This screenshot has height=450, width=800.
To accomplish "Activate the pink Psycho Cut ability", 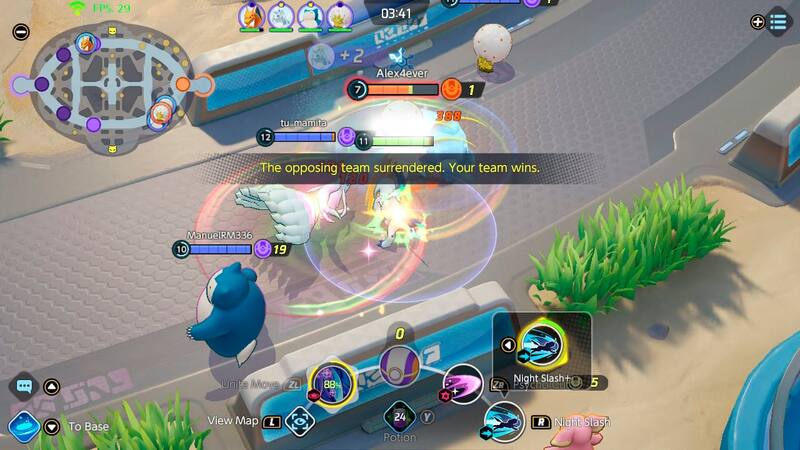I will coord(462,384).
